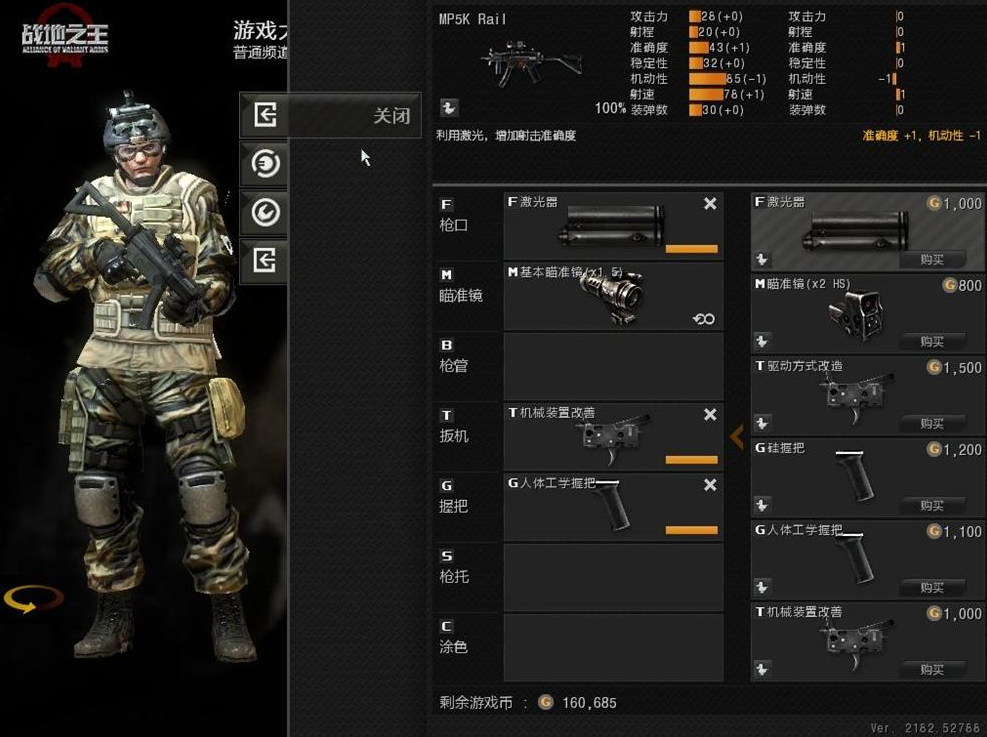Remove the equipped 机械装置改善 trigger mod
This screenshot has height=737, width=987.
pyautogui.click(x=710, y=414)
